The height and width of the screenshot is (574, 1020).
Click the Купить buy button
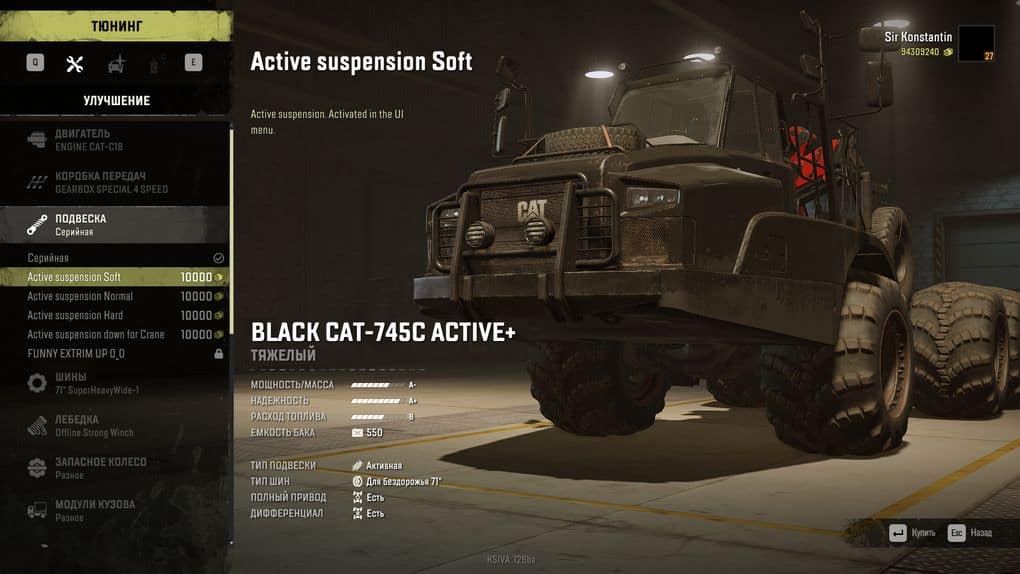(912, 533)
